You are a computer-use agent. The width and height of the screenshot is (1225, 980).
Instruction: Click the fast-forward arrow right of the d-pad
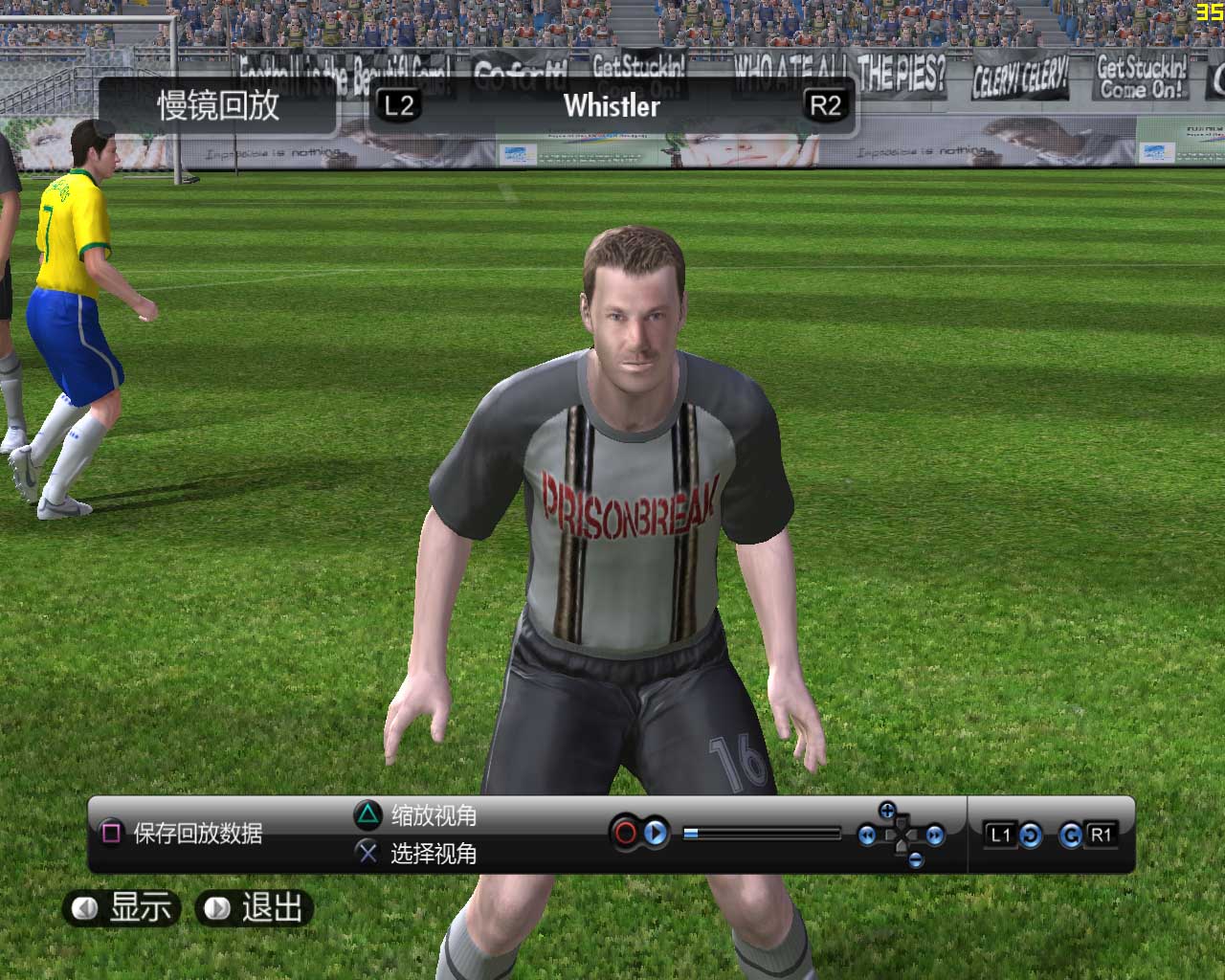[935, 835]
